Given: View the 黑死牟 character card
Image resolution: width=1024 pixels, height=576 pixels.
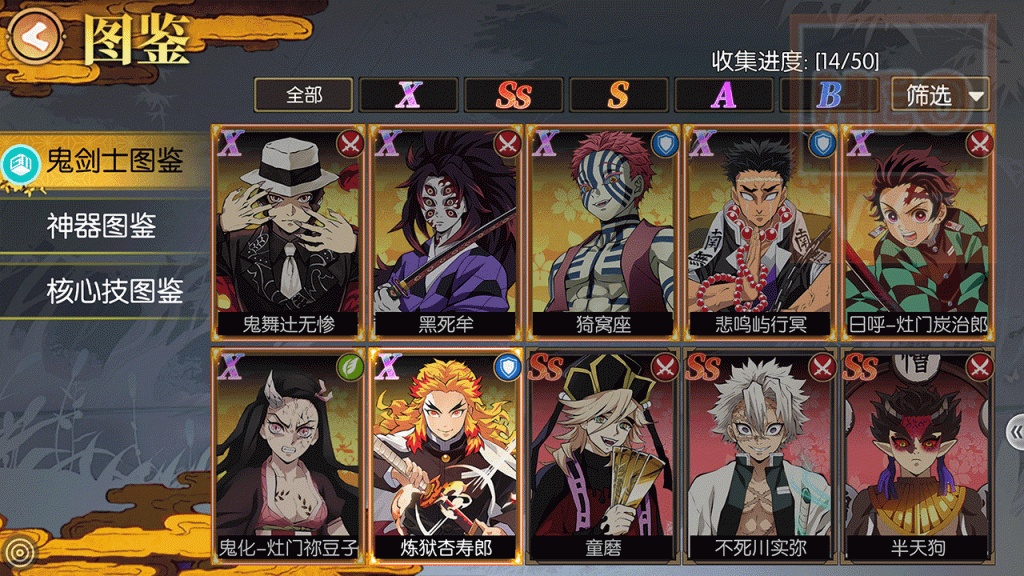Looking at the screenshot, I should (445, 232).
